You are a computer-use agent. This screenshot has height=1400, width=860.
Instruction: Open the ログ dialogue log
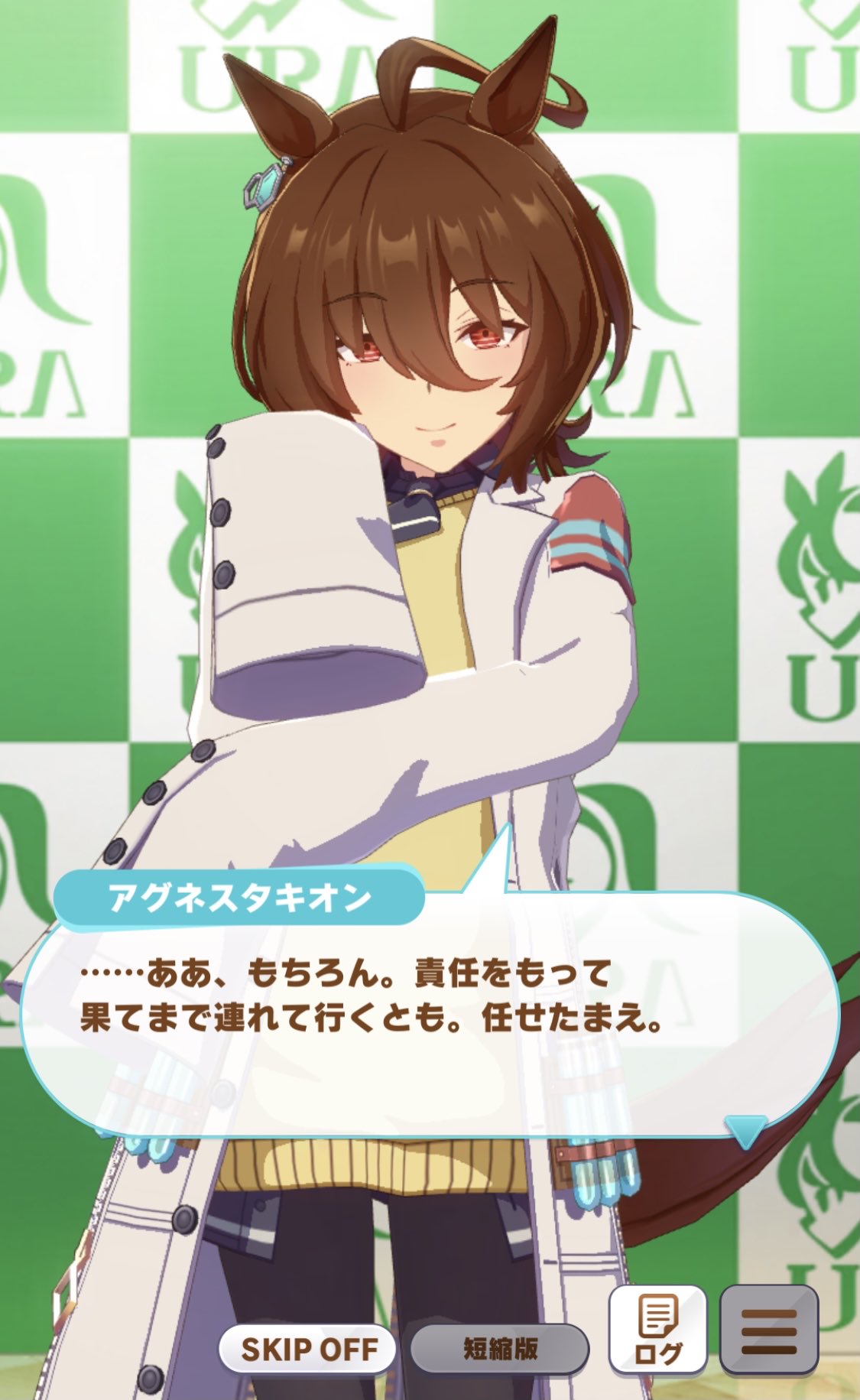[657, 1330]
